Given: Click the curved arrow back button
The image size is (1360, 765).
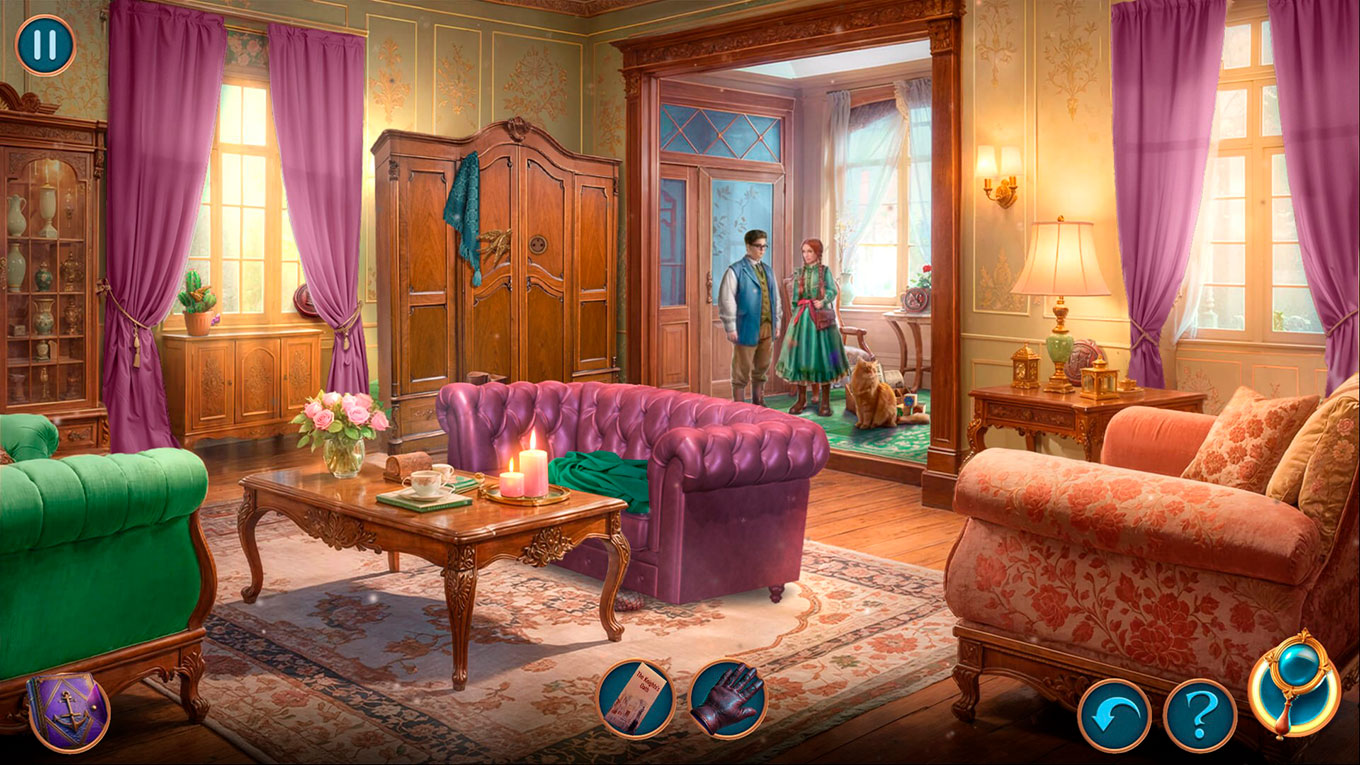Looking at the screenshot, I should pyautogui.click(x=1114, y=715).
